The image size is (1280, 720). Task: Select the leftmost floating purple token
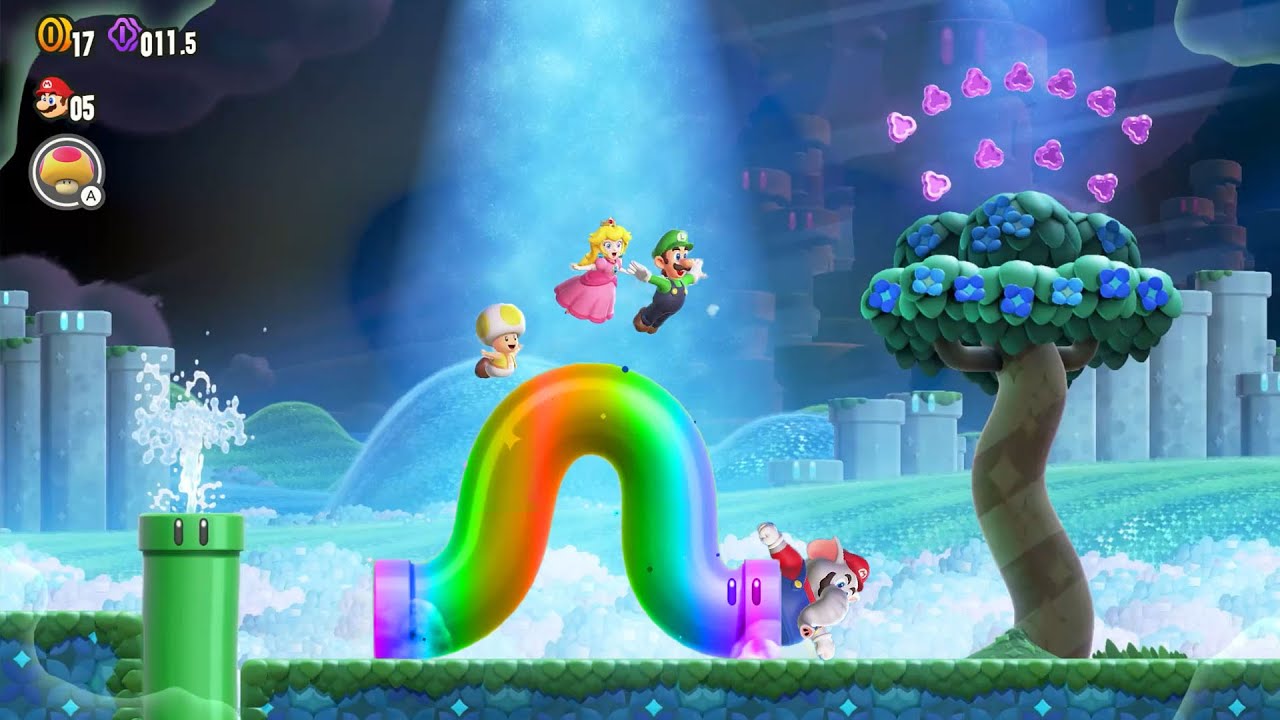[900, 128]
